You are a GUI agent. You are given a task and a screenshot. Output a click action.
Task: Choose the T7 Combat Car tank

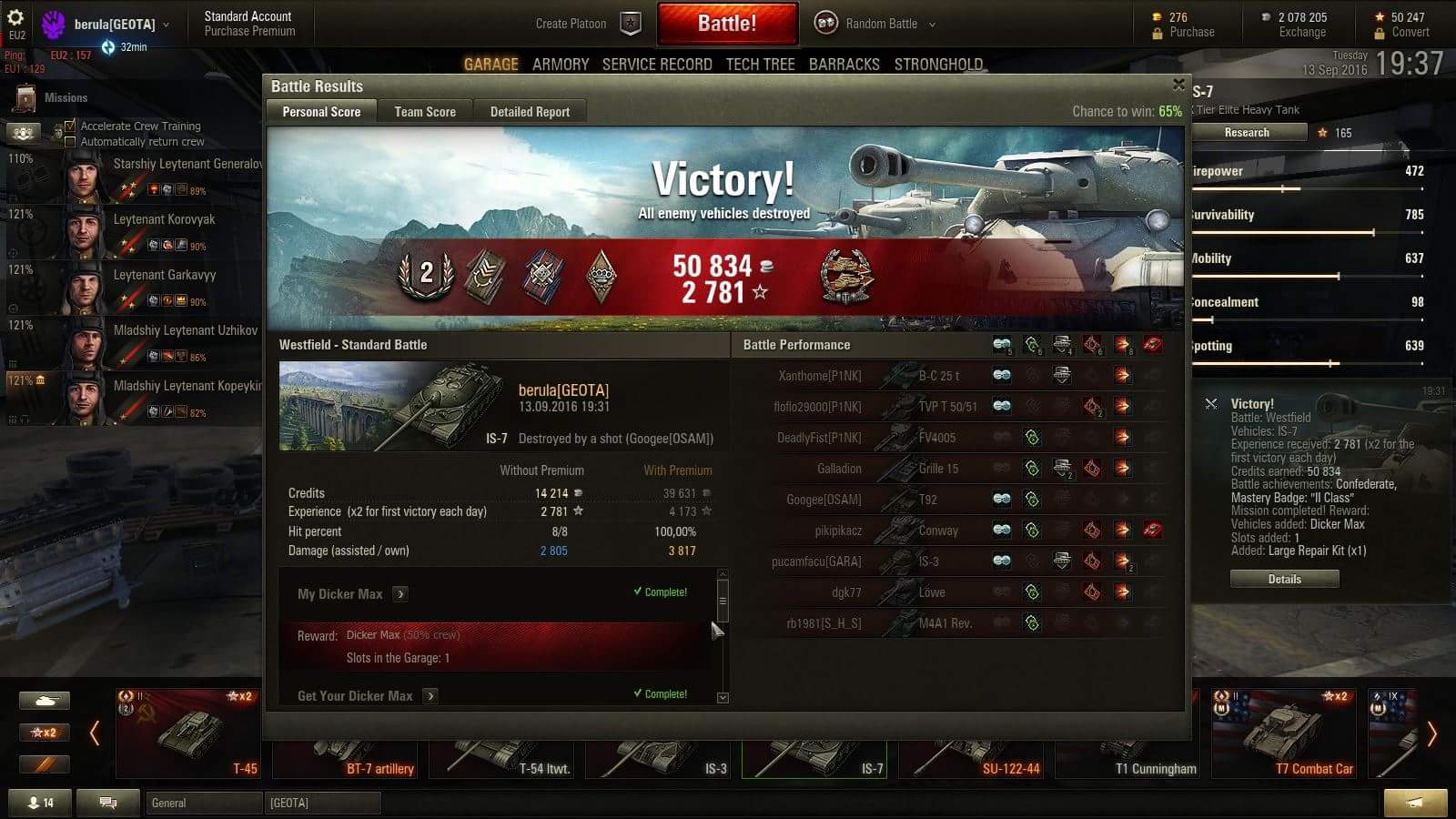point(1285,734)
